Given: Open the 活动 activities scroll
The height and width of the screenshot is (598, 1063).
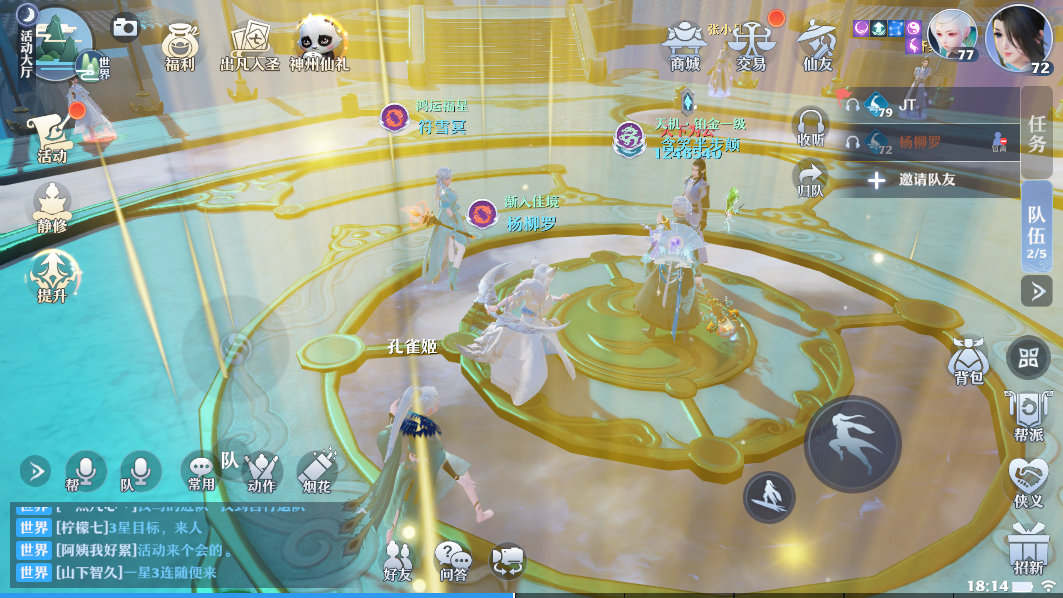Looking at the screenshot, I should [x=52, y=135].
